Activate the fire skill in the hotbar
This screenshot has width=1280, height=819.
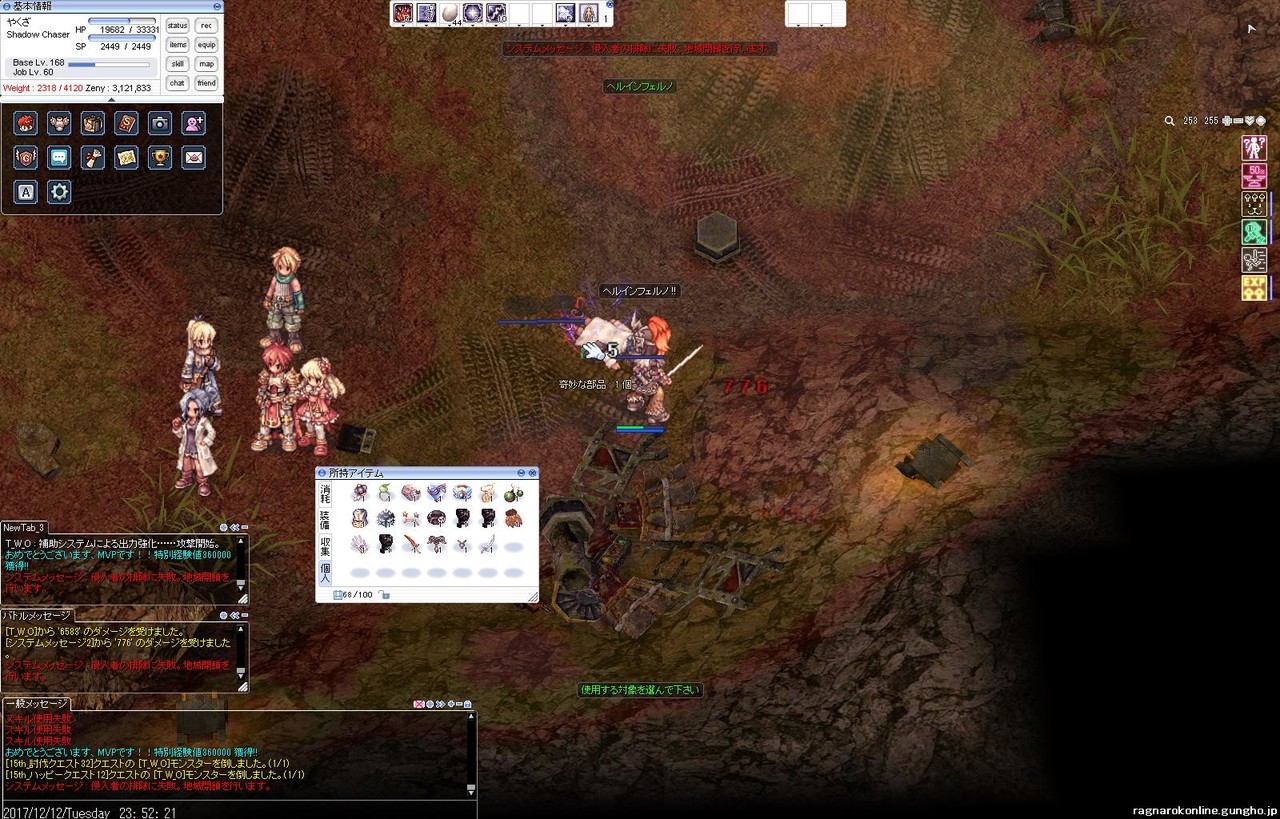click(x=403, y=13)
